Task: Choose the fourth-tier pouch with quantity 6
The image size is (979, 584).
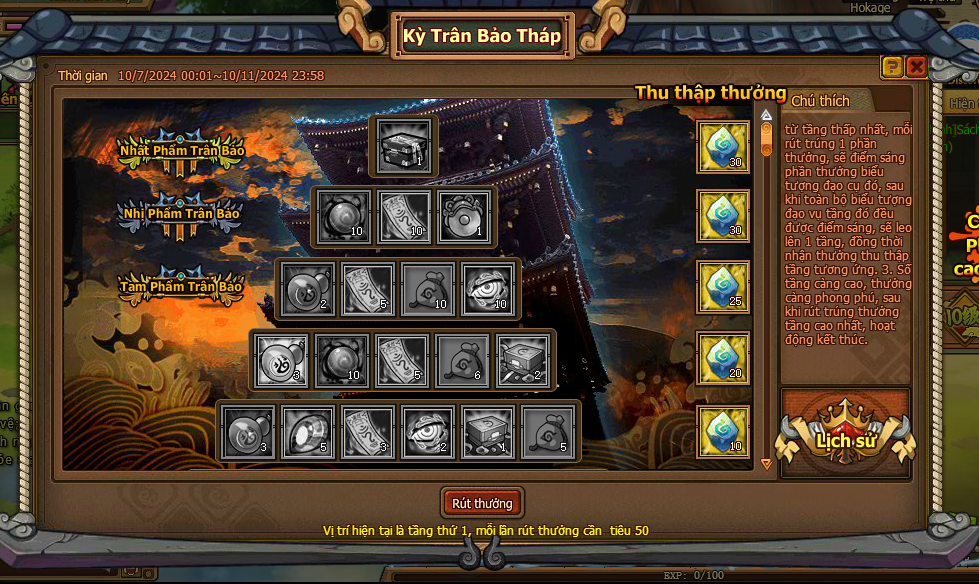Action: click(463, 361)
